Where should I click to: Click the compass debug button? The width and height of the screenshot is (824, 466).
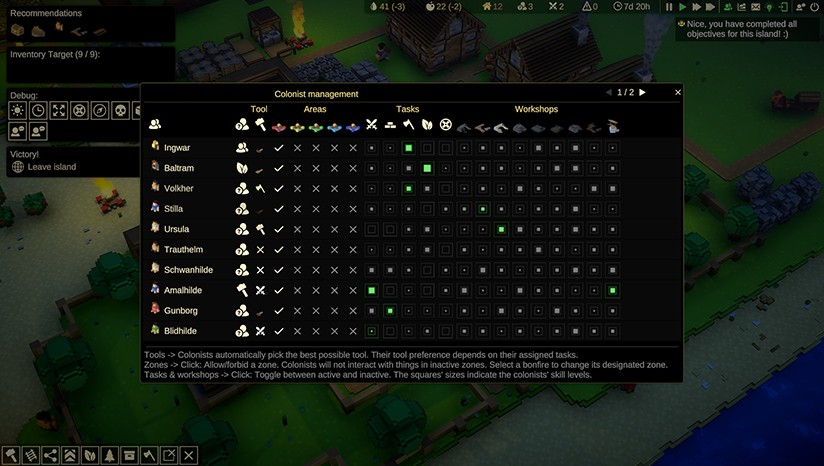[x=100, y=110]
